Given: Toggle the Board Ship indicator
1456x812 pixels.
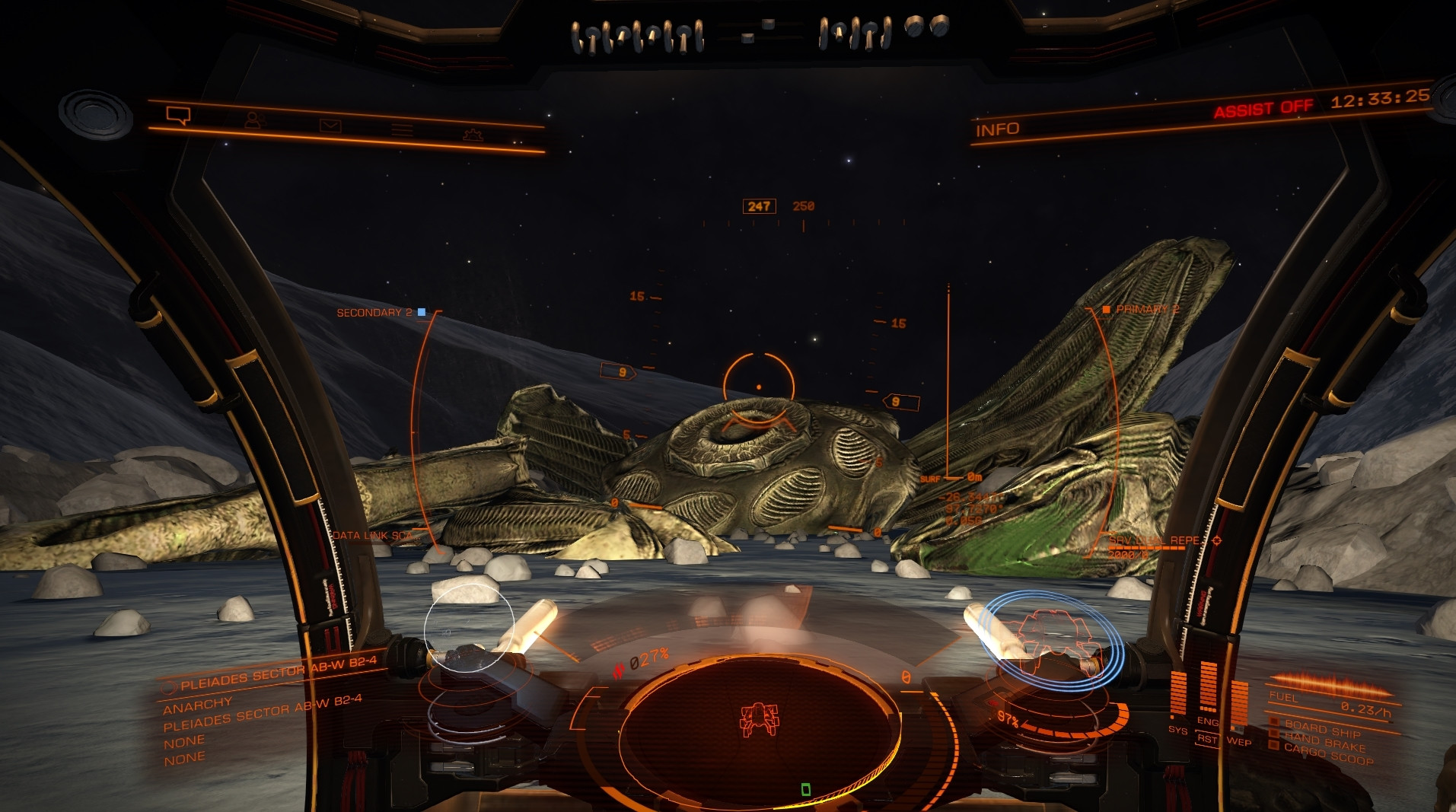Looking at the screenshot, I should point(1322,728).
